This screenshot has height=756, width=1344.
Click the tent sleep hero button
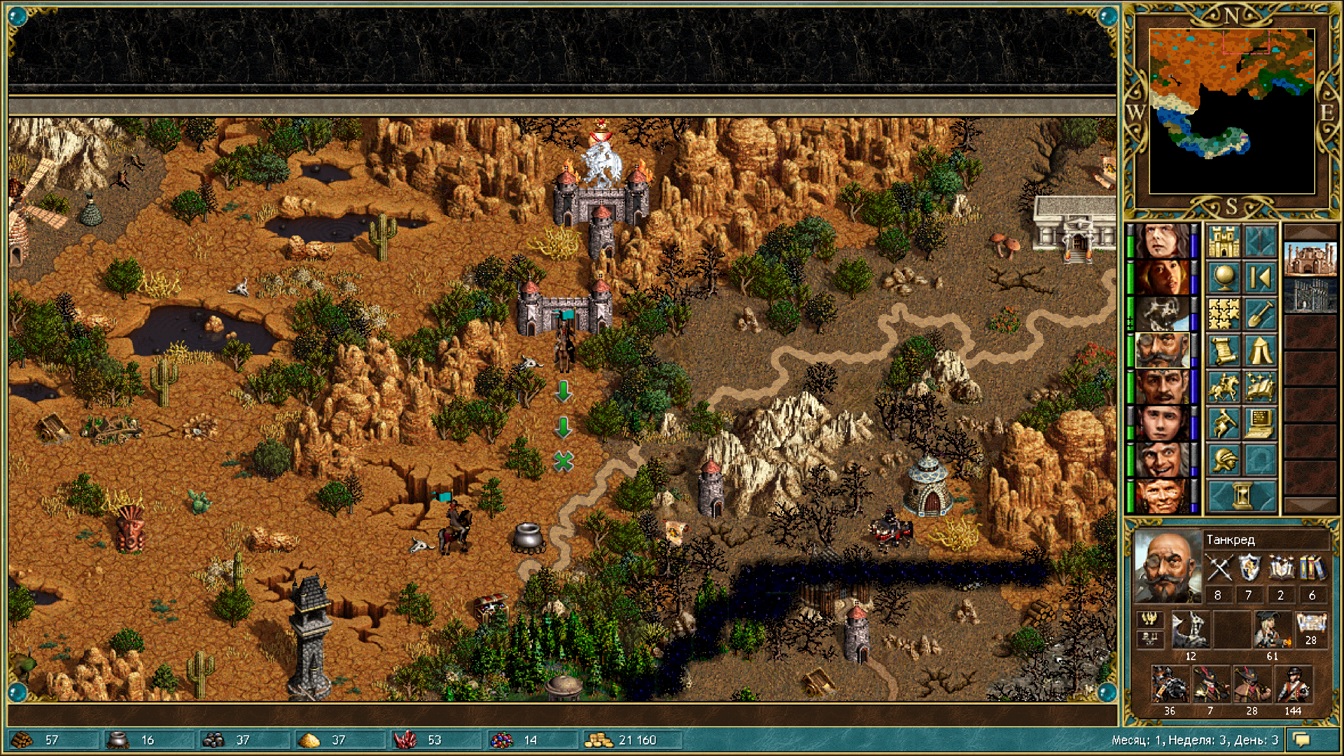click(1260, 350)
